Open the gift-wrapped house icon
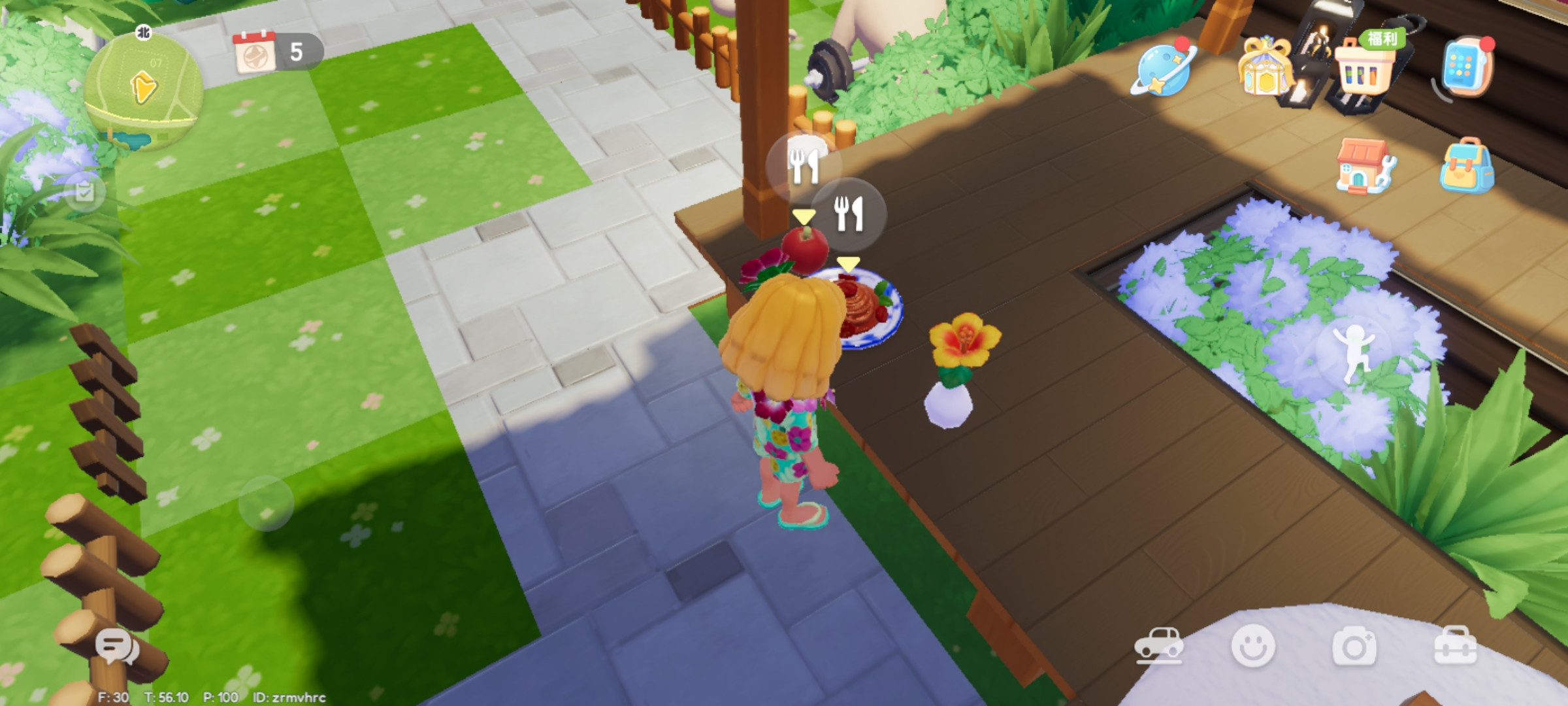This screenshot has height=706, width=1568. pyautogui.click(x=1266, y=67)
